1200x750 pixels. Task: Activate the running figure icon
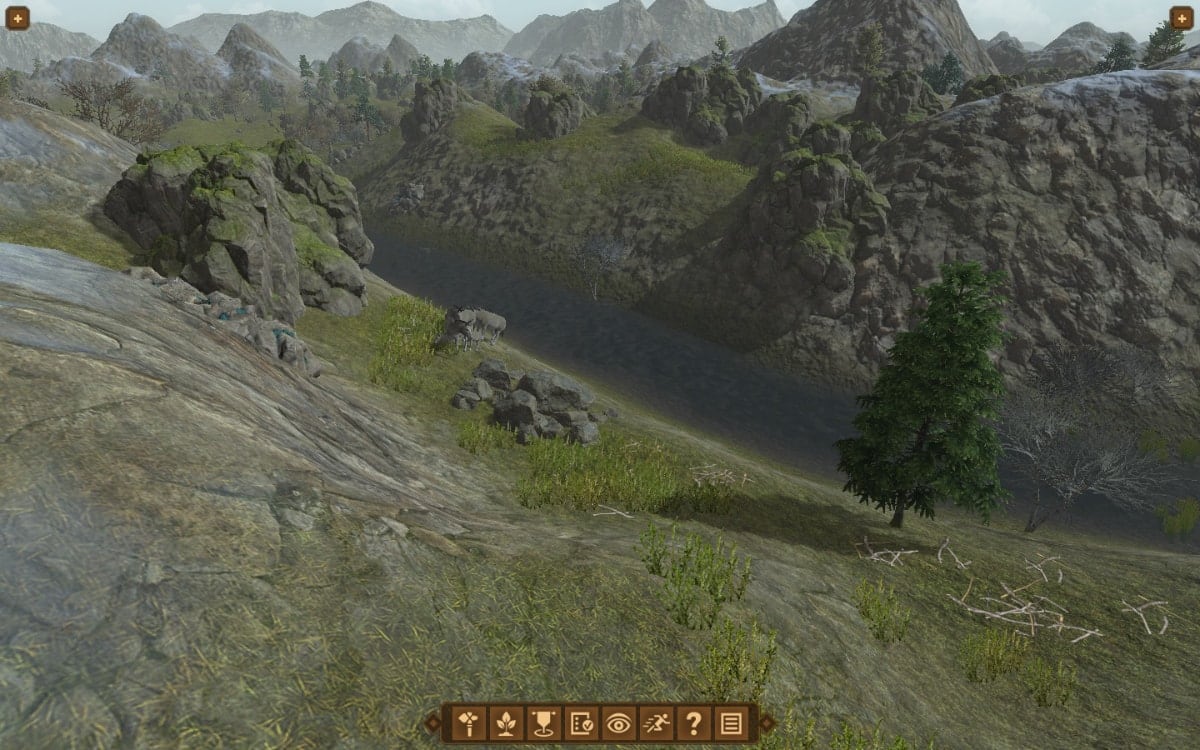656,722
